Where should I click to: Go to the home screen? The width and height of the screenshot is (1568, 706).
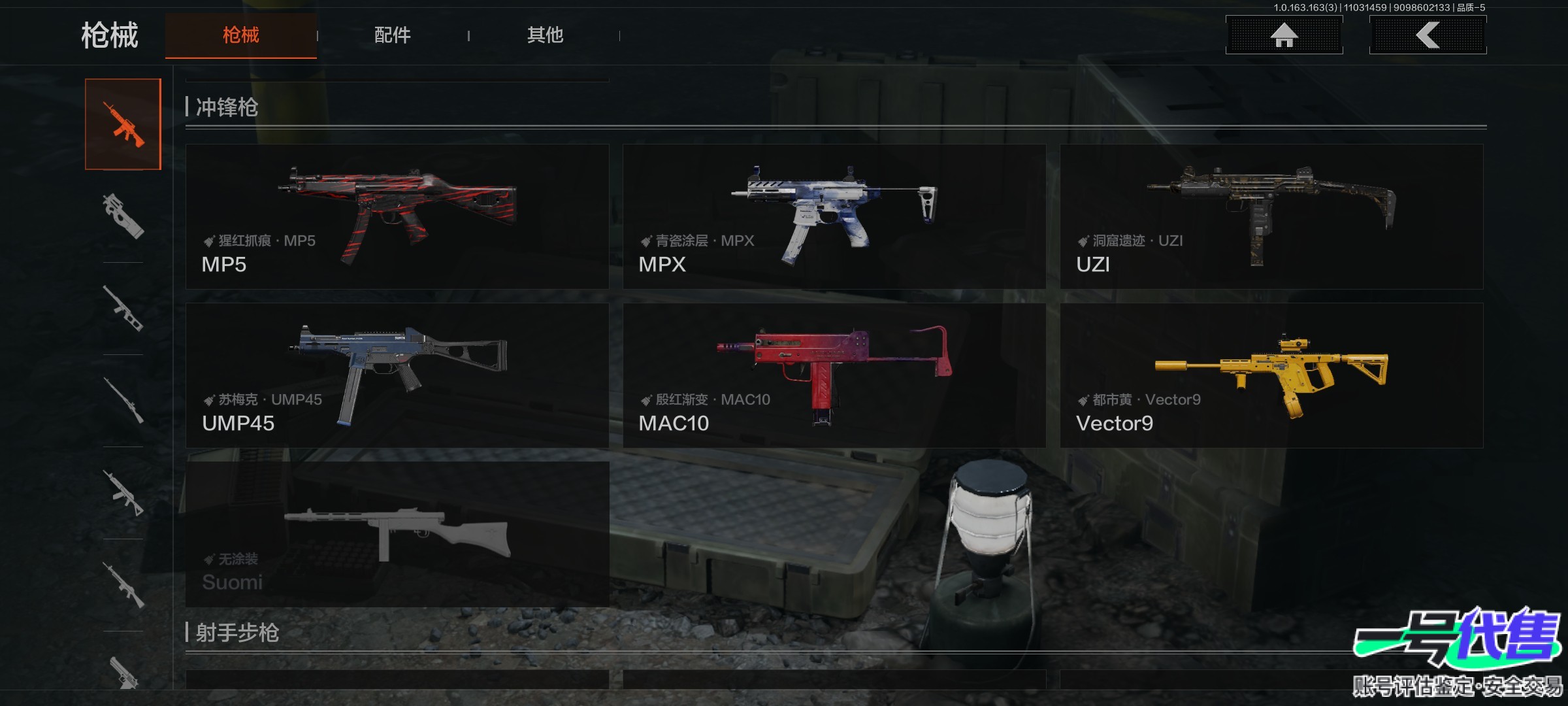tap(1284, 35)
